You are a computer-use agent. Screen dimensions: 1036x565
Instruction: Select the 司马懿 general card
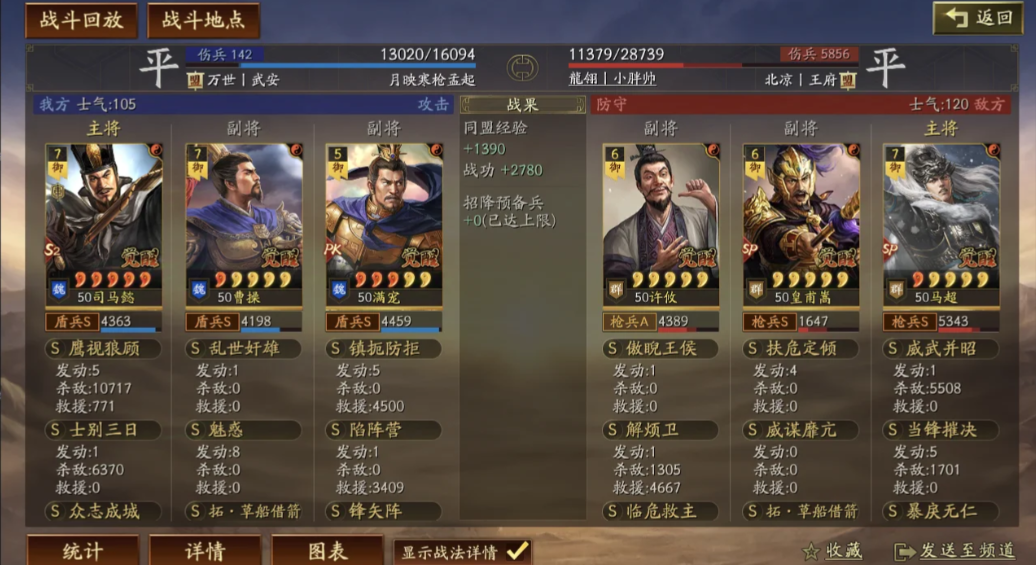(x=103, y=222)
